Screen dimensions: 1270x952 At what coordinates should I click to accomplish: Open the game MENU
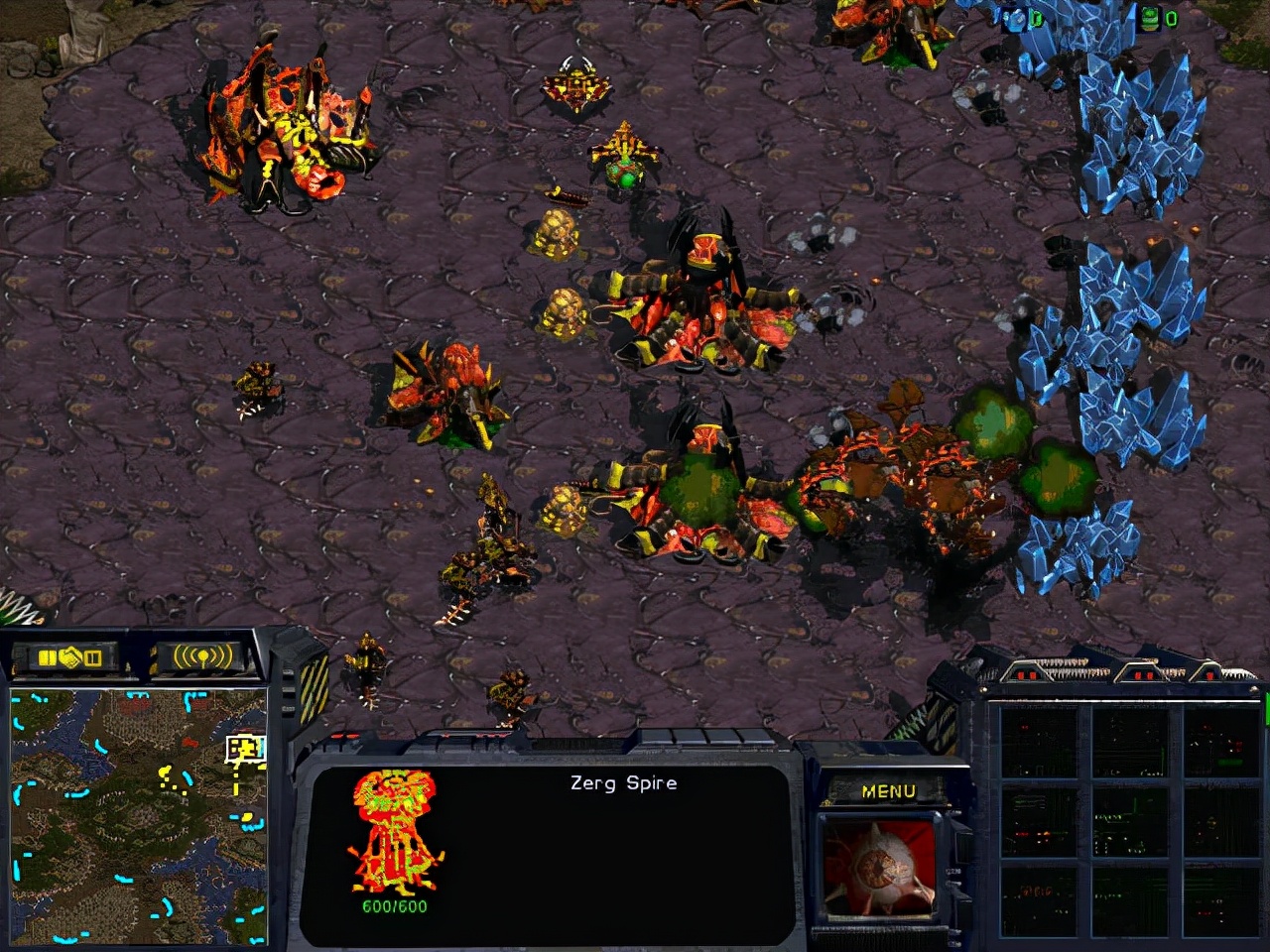[x=888, y=791]
